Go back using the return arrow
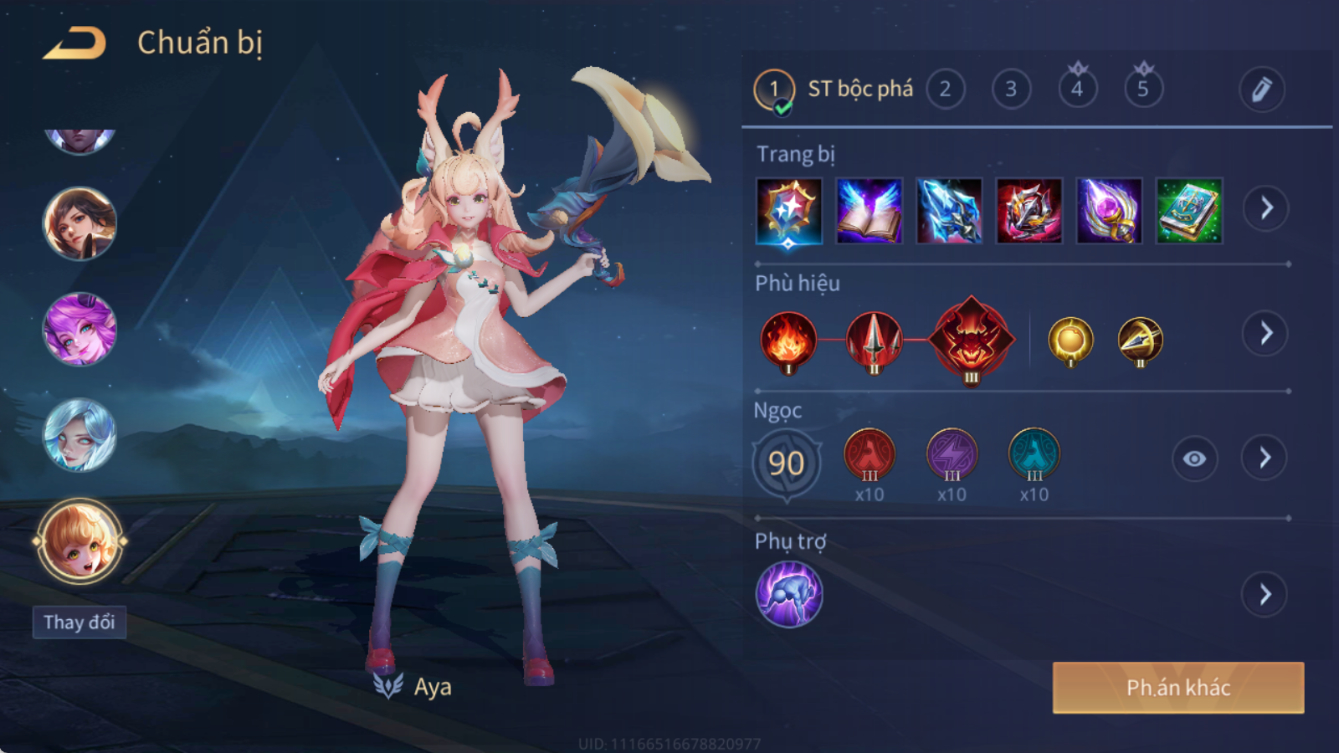 coord(75,43)
